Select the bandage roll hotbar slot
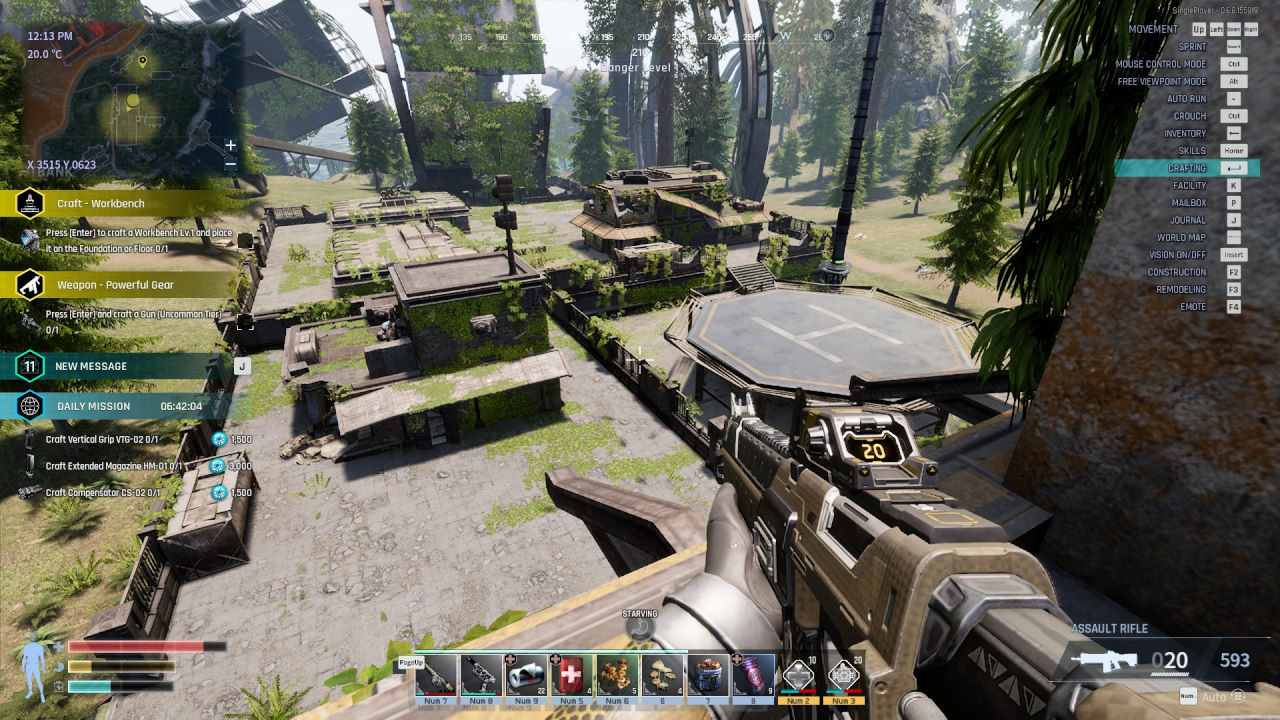1280x720 pixels. [x=526, y=675]
